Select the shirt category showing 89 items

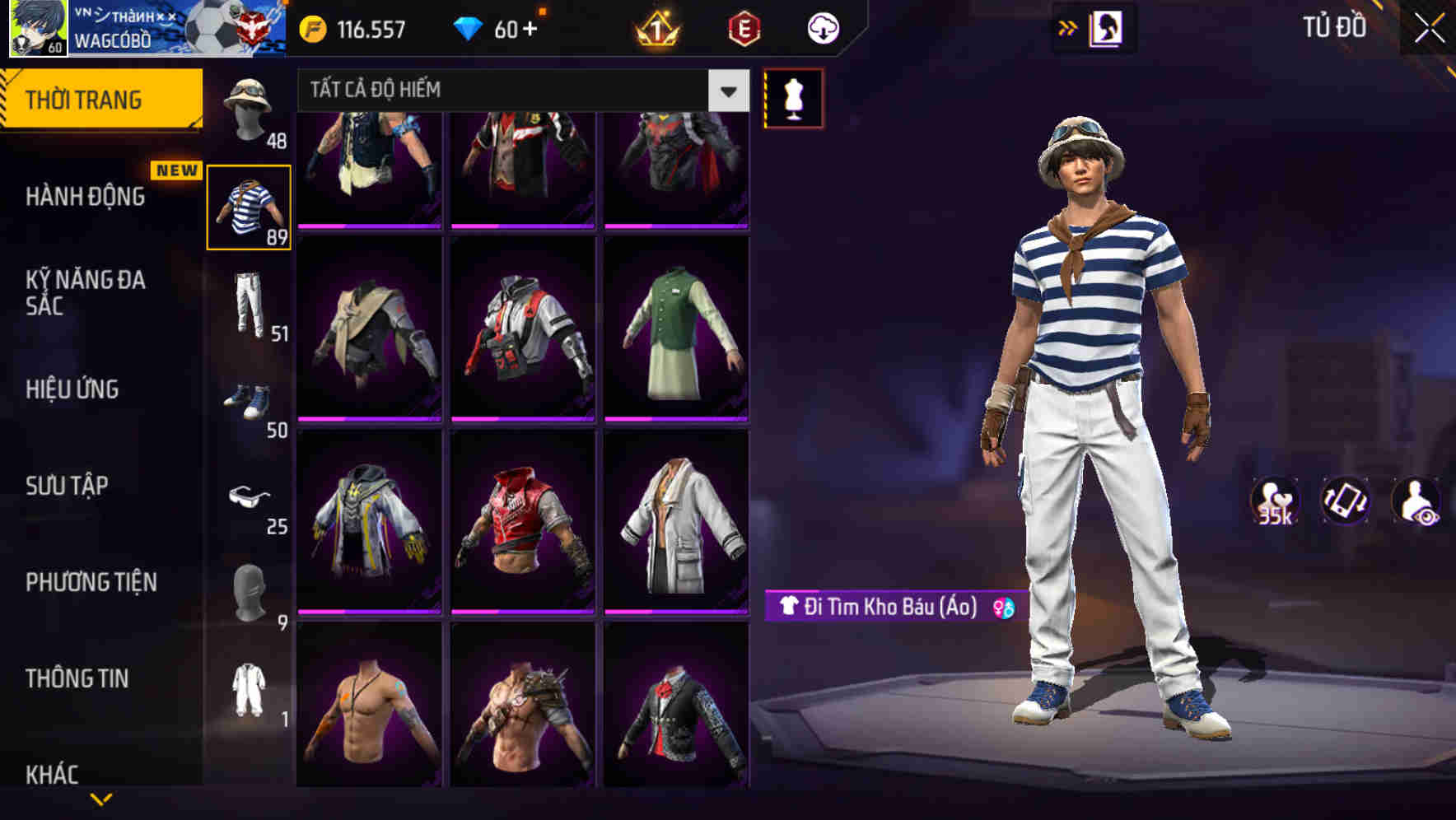pos(250,205)
